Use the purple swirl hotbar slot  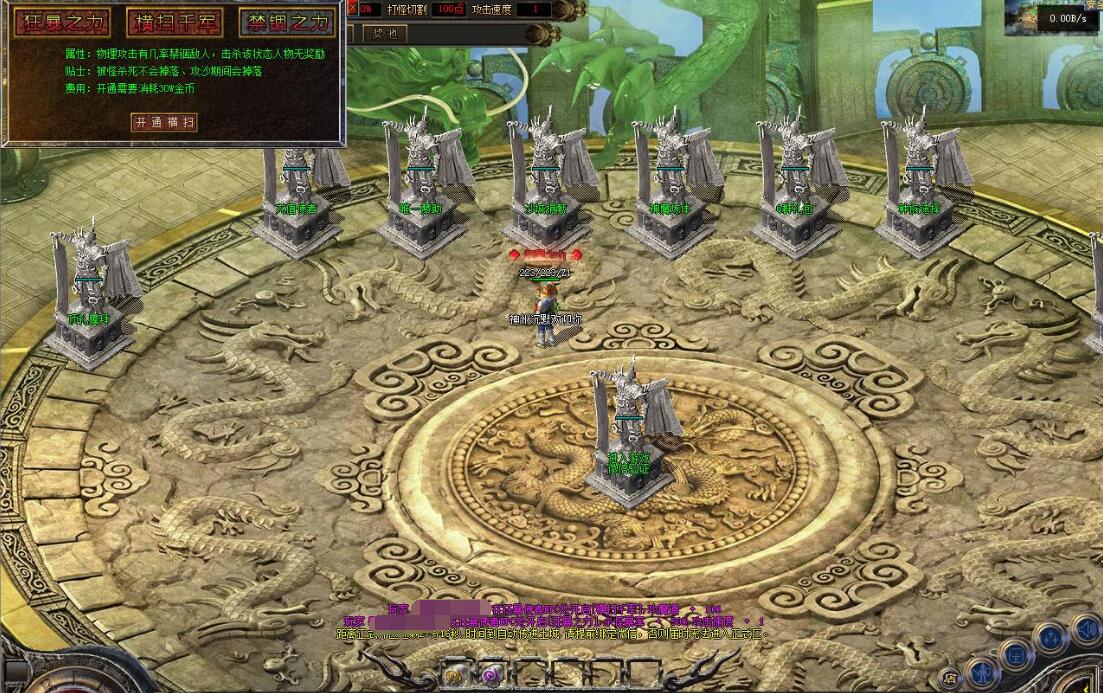[x=491, y=676]
